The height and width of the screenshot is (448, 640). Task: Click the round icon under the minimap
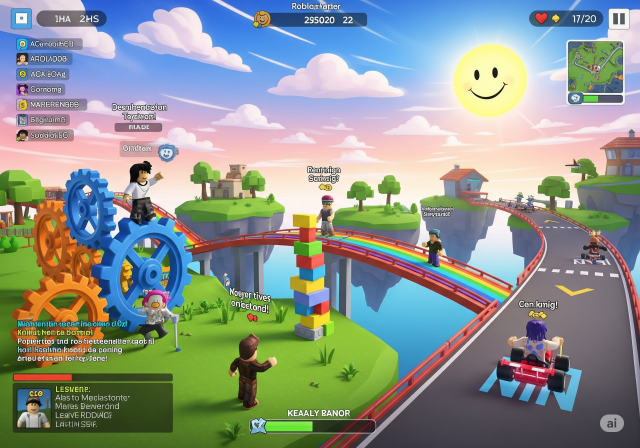(x=576, y=99)
